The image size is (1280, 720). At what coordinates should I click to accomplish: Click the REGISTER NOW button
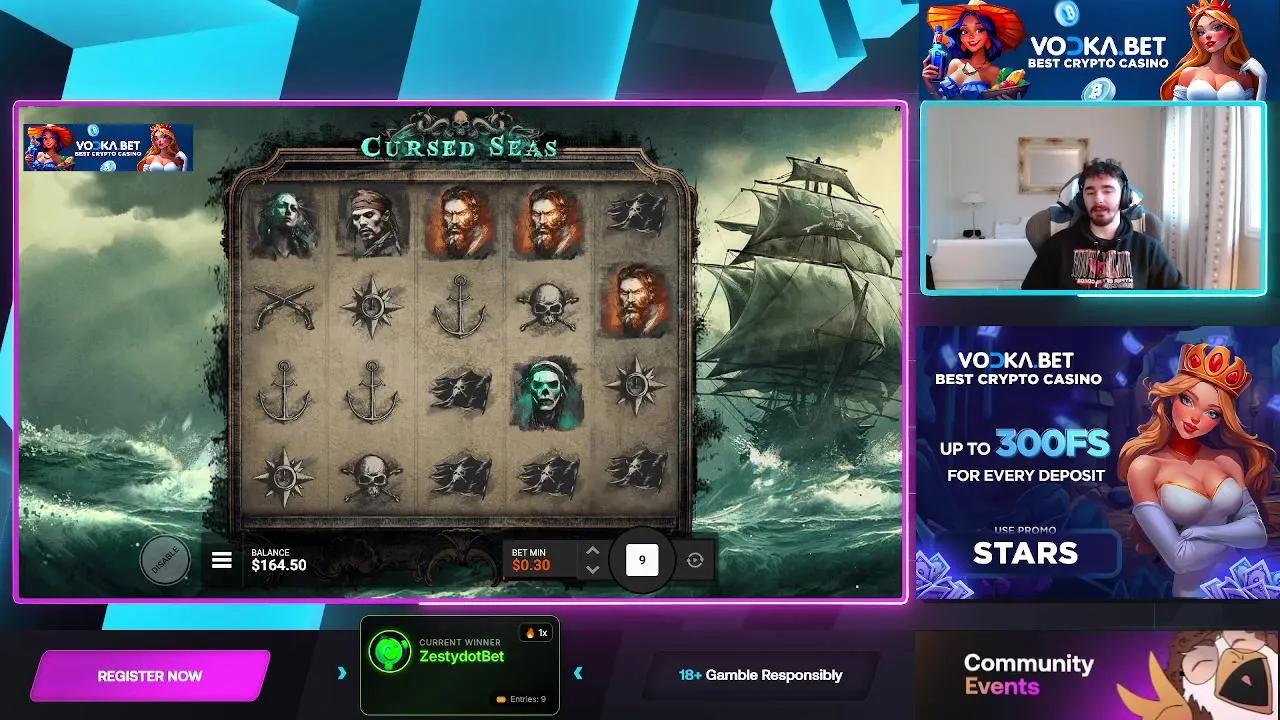point(149,675)
